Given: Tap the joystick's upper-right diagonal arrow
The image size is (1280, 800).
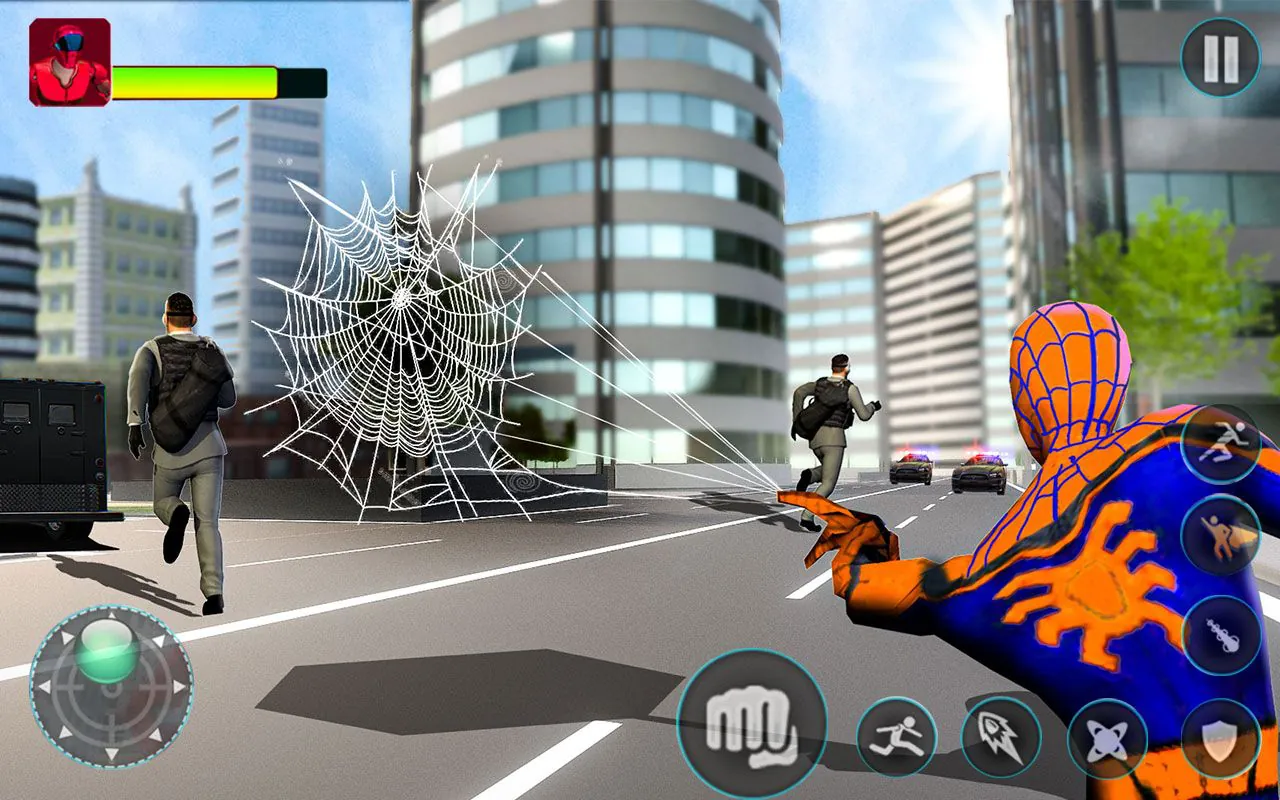Looking at the screenshot, I should coord(160,642).
